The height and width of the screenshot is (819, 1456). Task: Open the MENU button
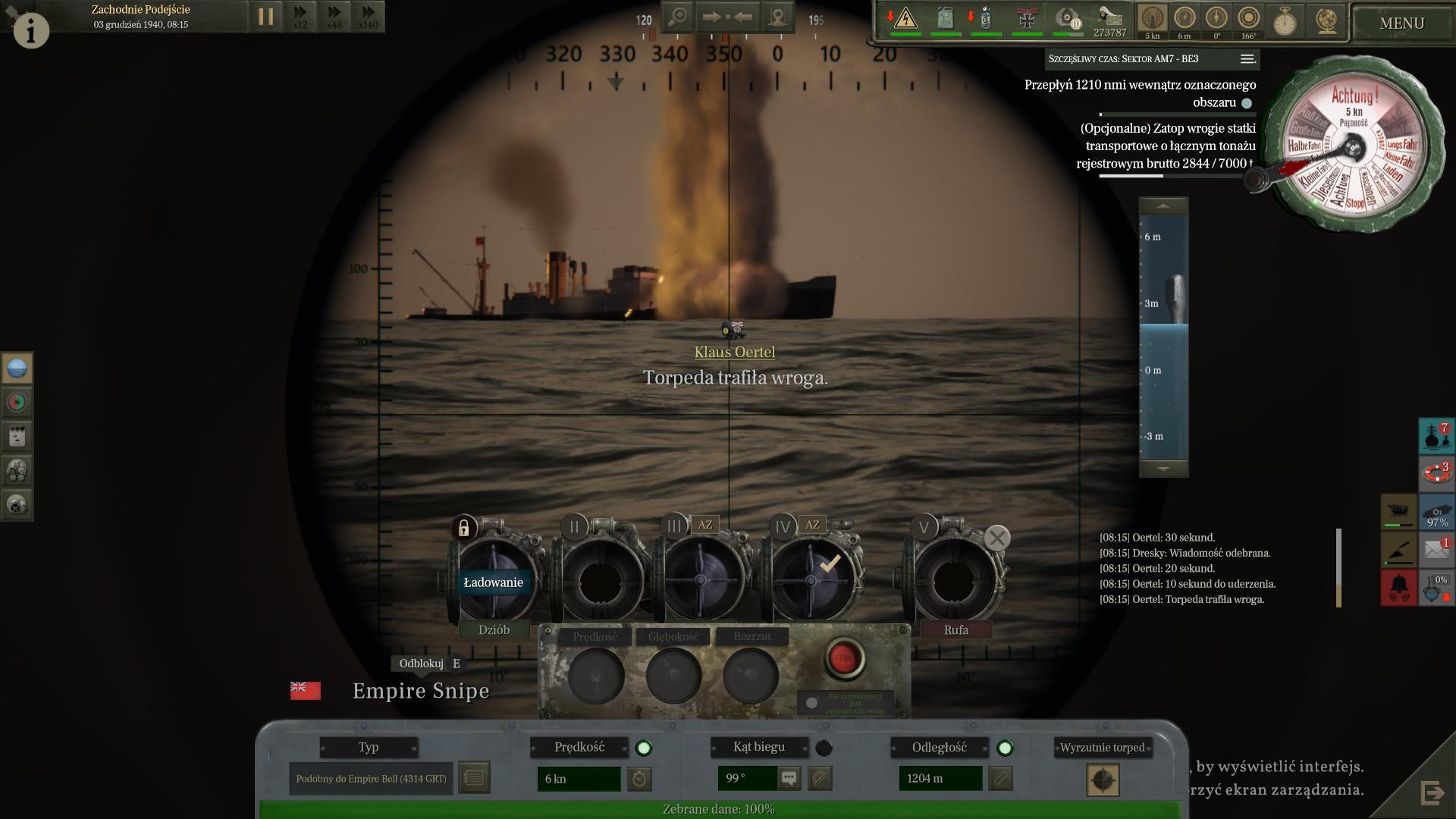coord(1401,24)
